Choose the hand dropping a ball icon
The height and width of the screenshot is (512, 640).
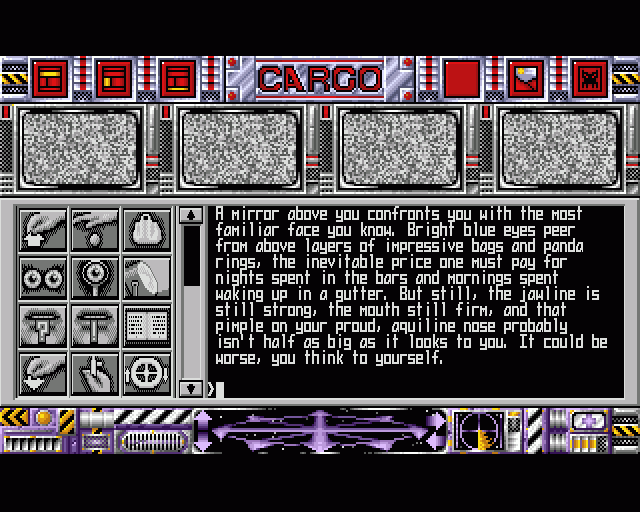point(95,230)
